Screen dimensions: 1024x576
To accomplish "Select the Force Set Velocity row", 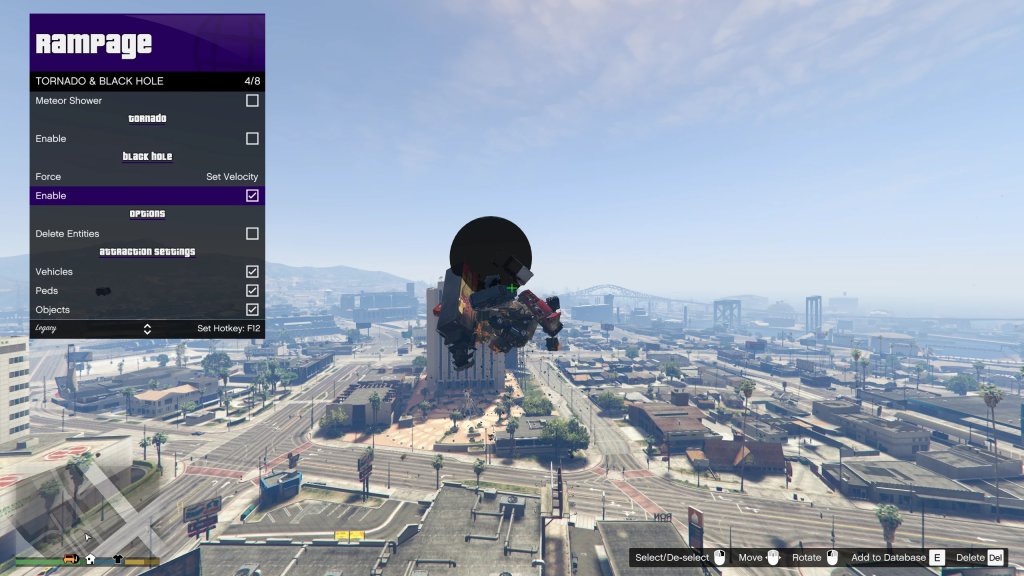I will point(147,177).
